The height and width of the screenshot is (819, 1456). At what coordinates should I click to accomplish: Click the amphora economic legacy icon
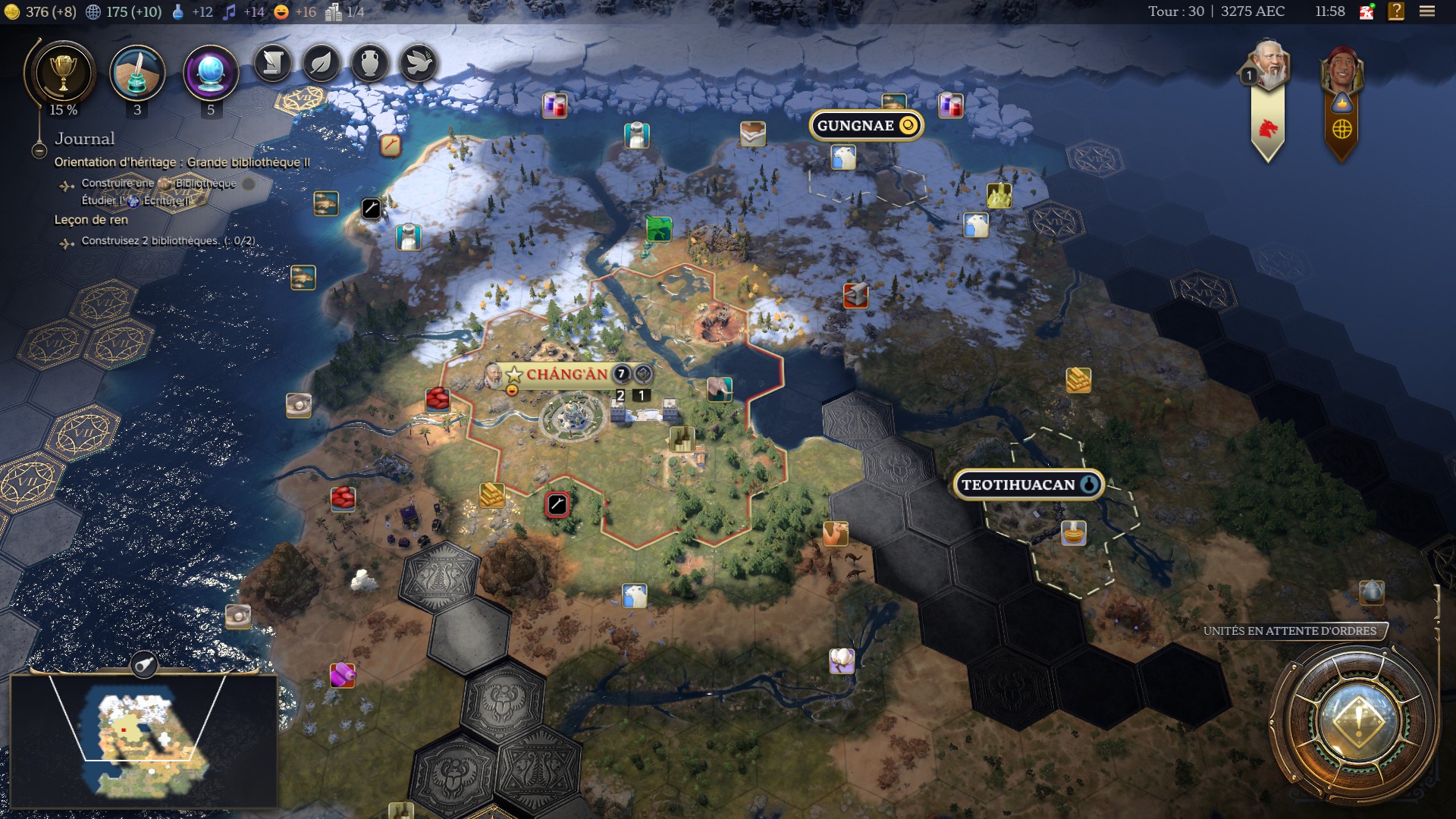click(x=370, y=64)
